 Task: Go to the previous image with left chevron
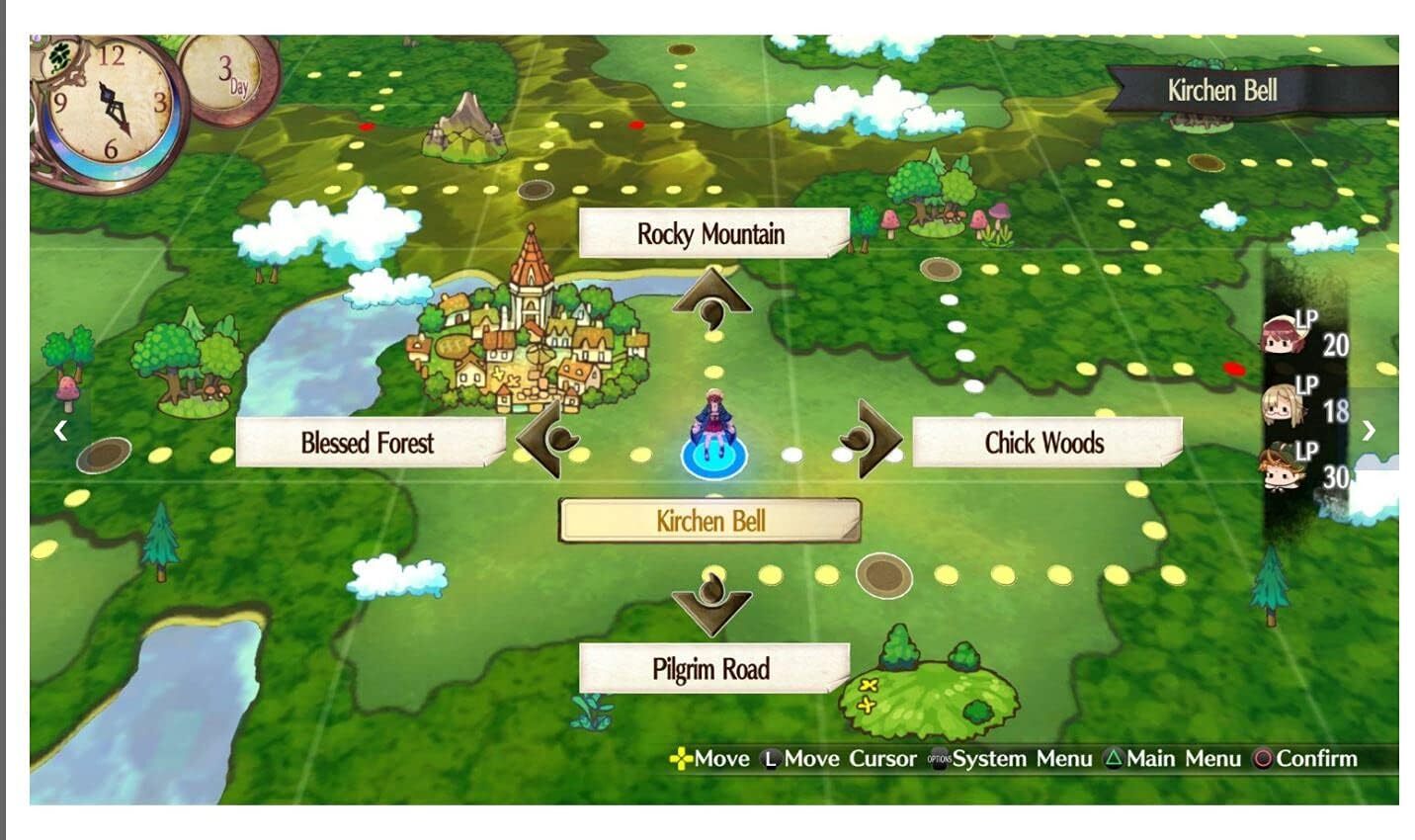61,430
